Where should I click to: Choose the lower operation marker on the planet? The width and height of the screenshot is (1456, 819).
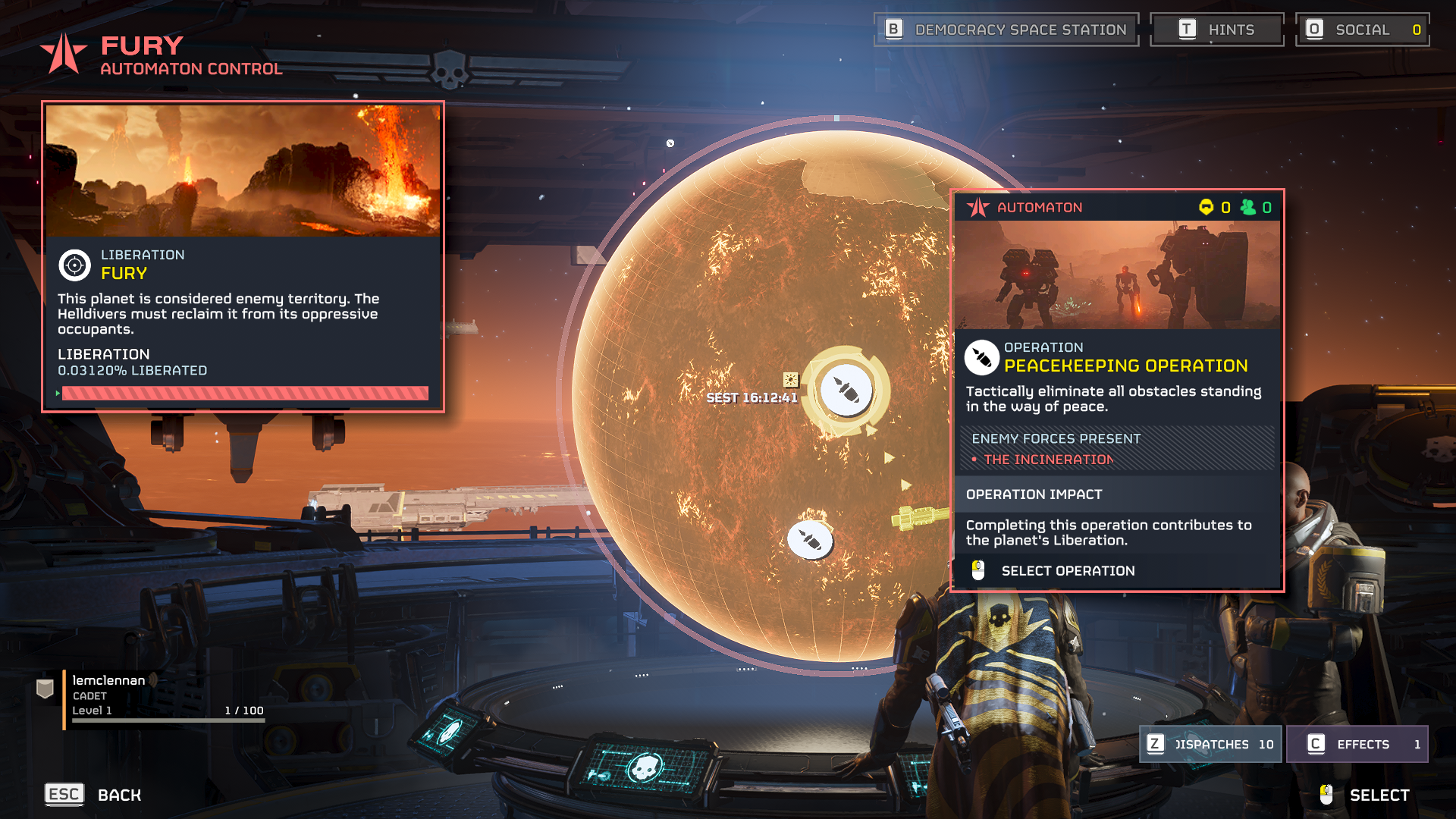click(x=810, y=540)
